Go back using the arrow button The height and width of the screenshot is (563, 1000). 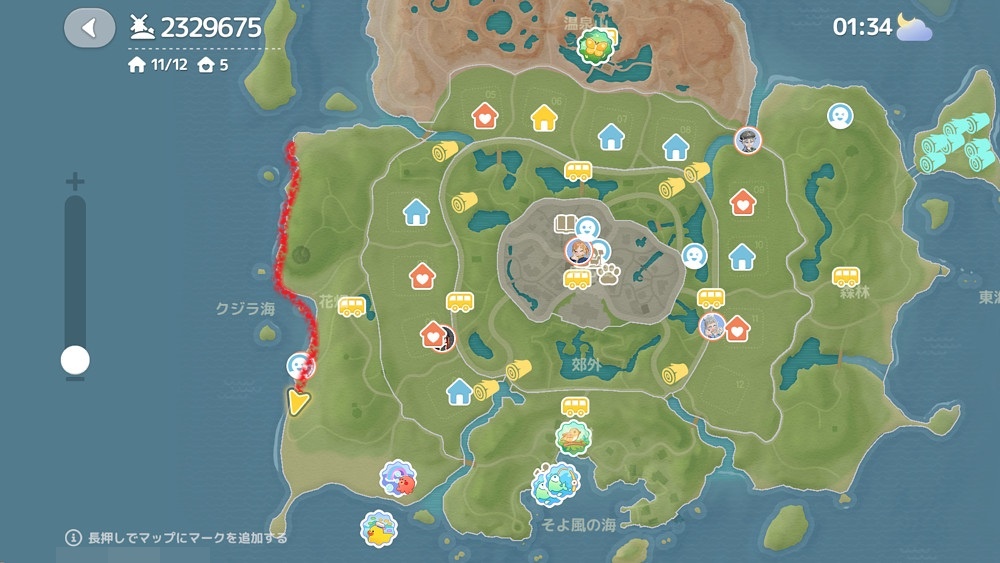click(89, 27)
